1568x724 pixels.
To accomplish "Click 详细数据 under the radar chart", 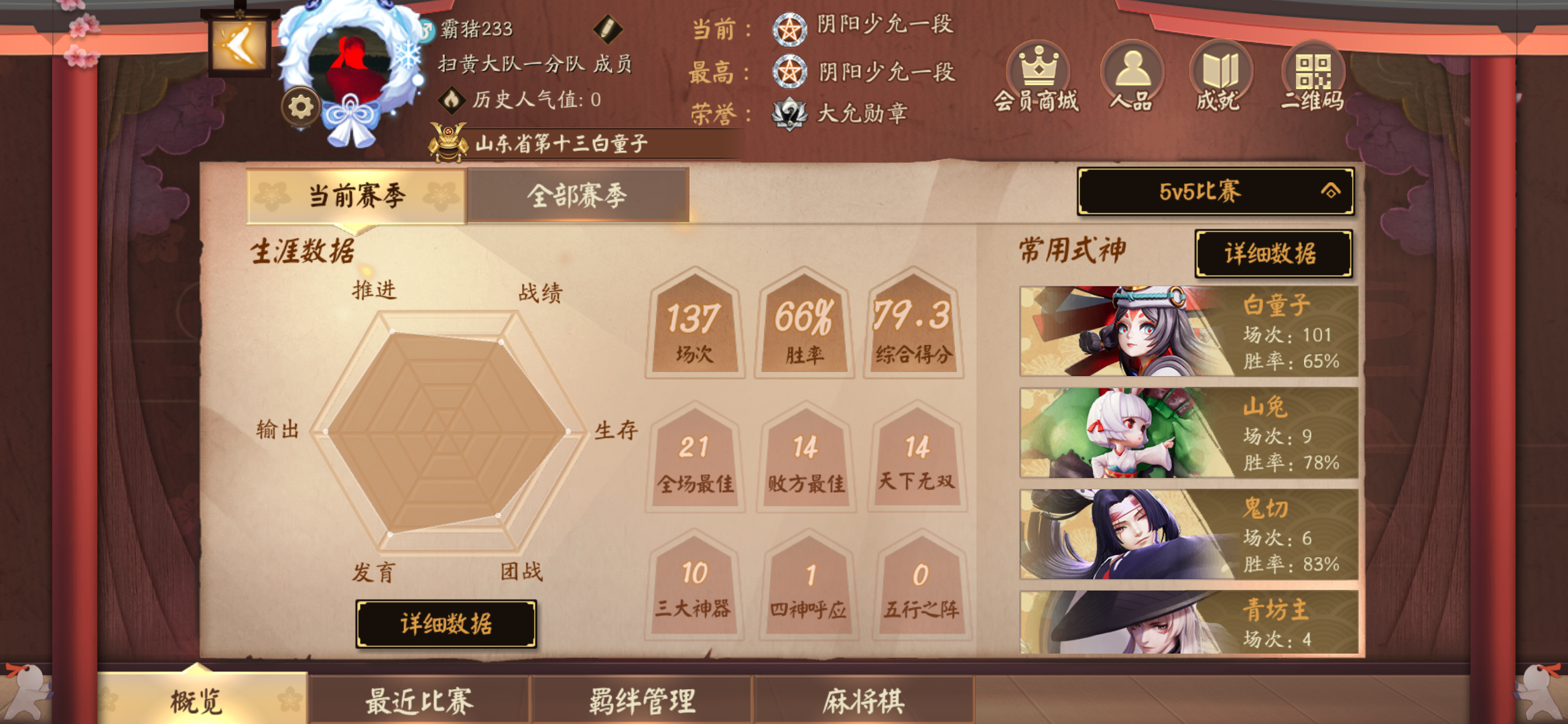I will (446, 623).
